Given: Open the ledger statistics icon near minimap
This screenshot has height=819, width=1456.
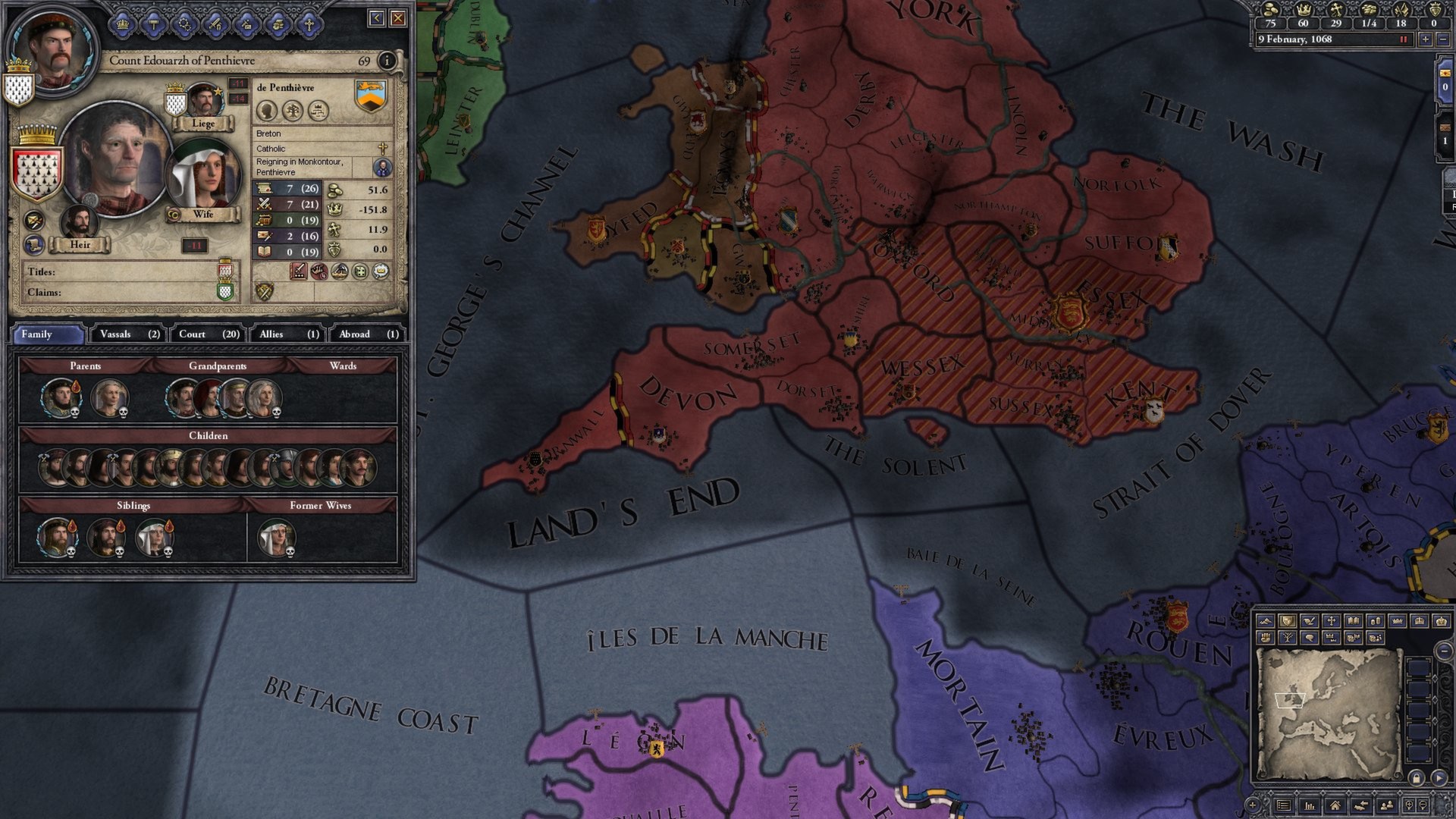Looking at the screenshot, I should [1310, 806].
